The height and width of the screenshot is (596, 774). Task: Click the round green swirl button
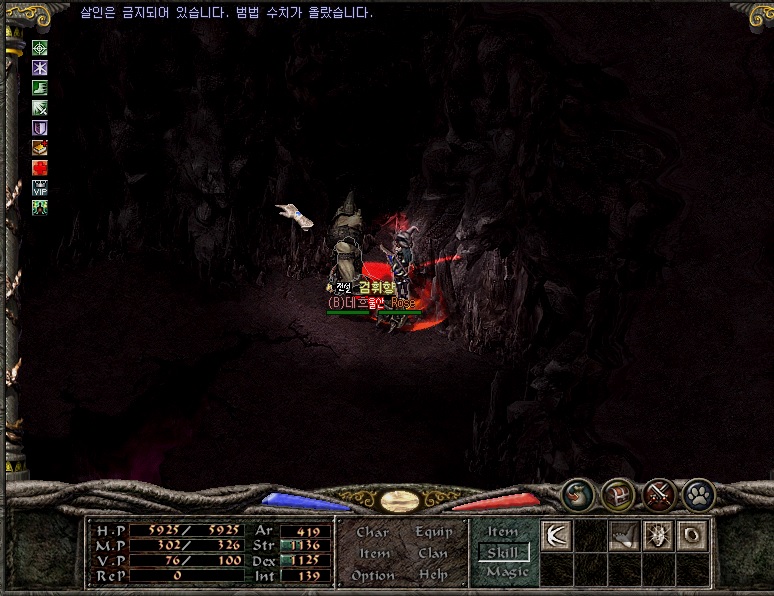pos(577,494)
